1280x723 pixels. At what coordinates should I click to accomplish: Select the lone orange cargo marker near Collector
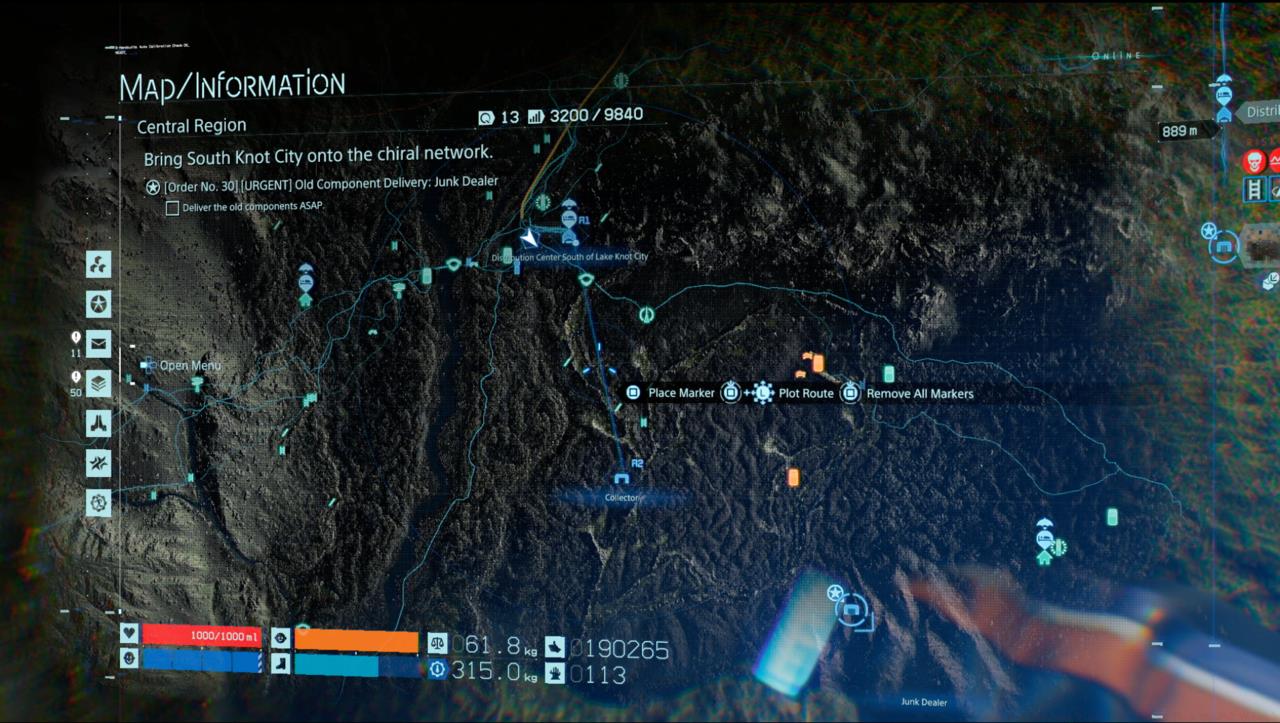click(x=793, y=478)
